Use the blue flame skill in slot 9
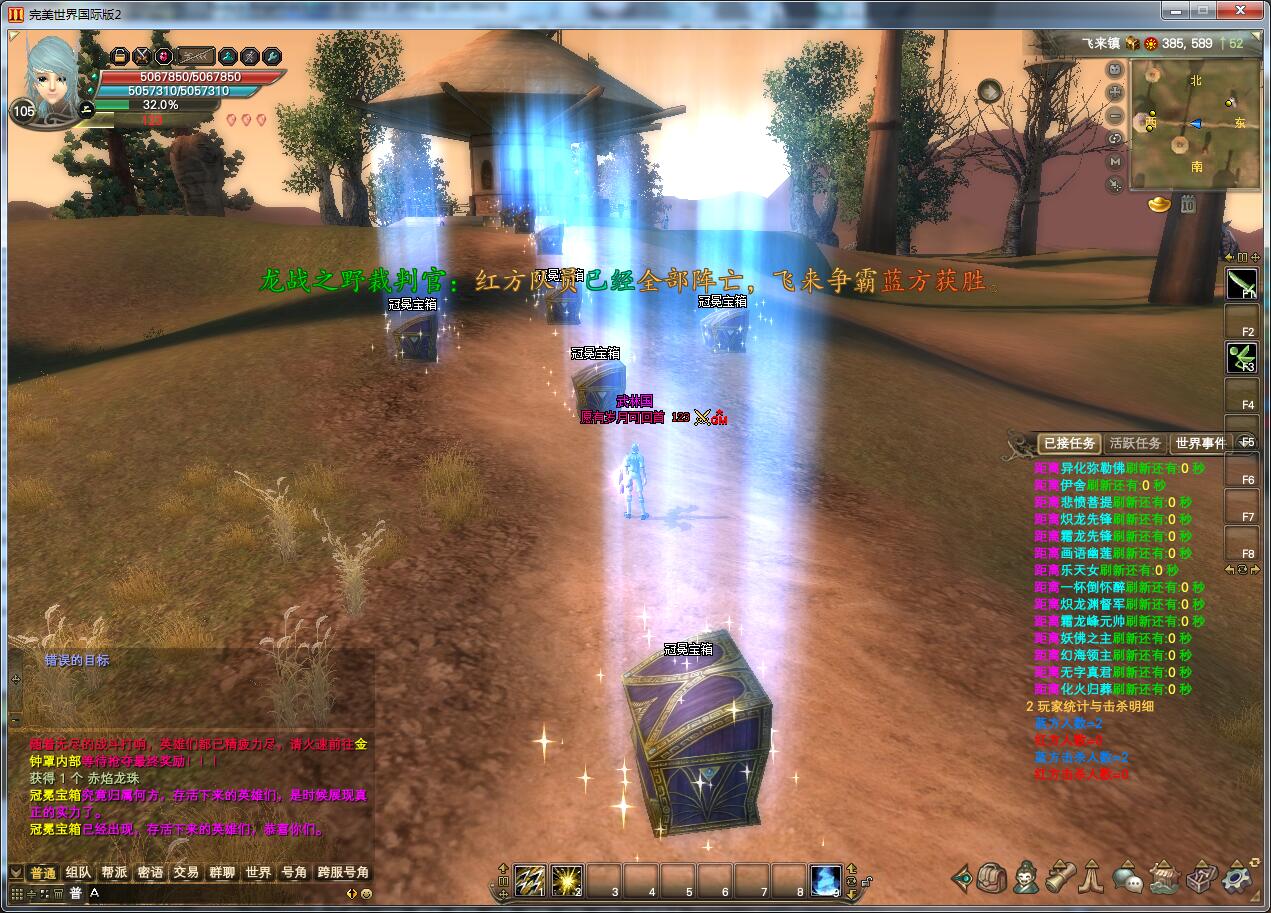1271x913 pixels. pyautogui.click(x=825, y=879)
